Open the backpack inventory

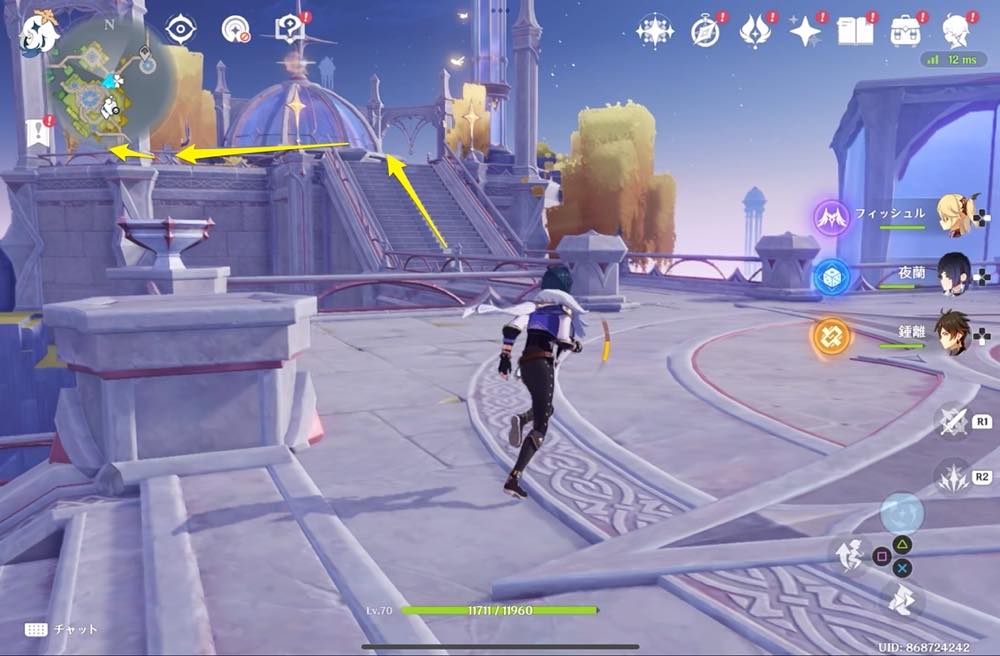[x=906, y=32]
